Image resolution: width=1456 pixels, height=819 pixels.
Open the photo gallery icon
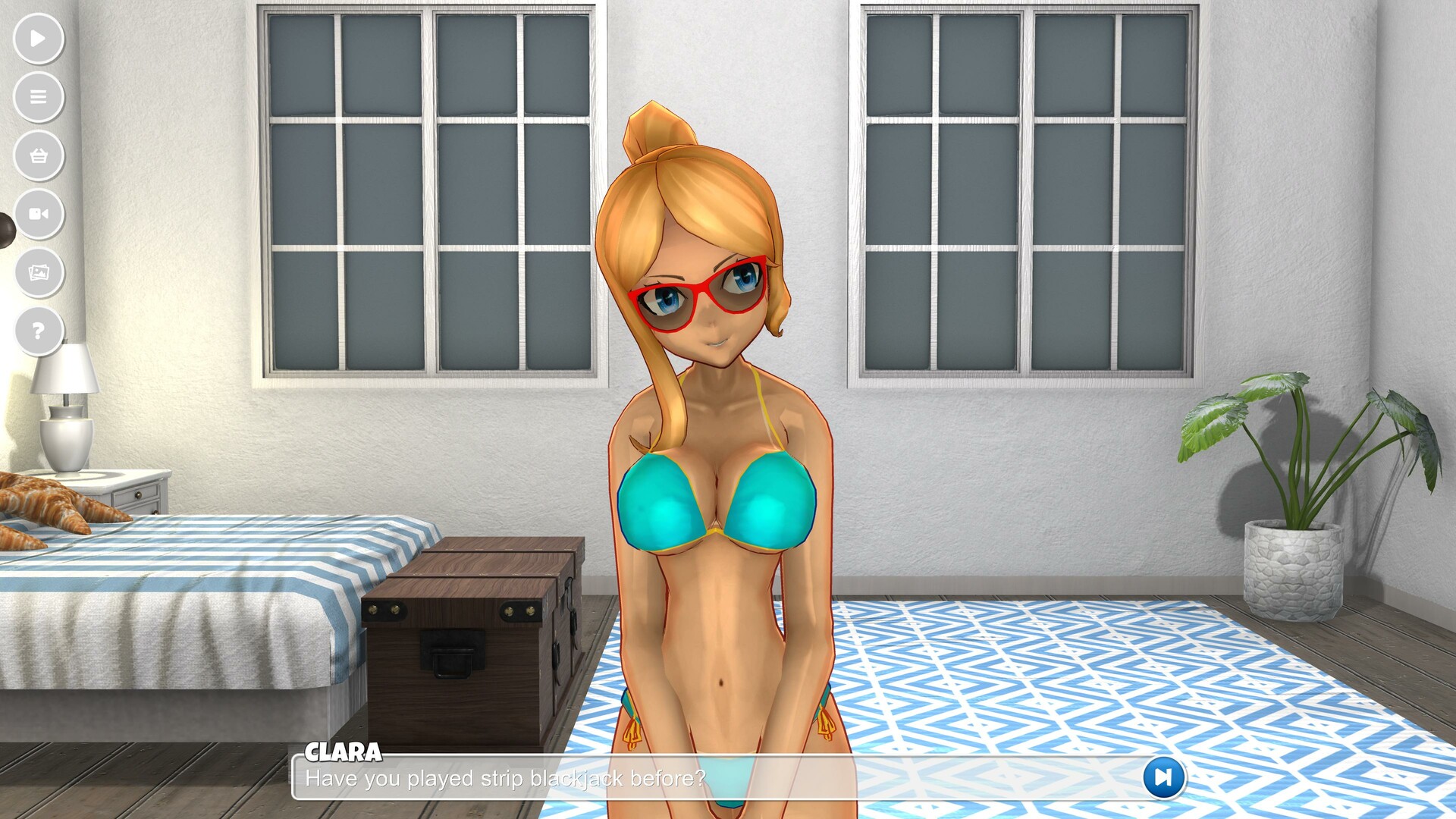pos(39,271)
